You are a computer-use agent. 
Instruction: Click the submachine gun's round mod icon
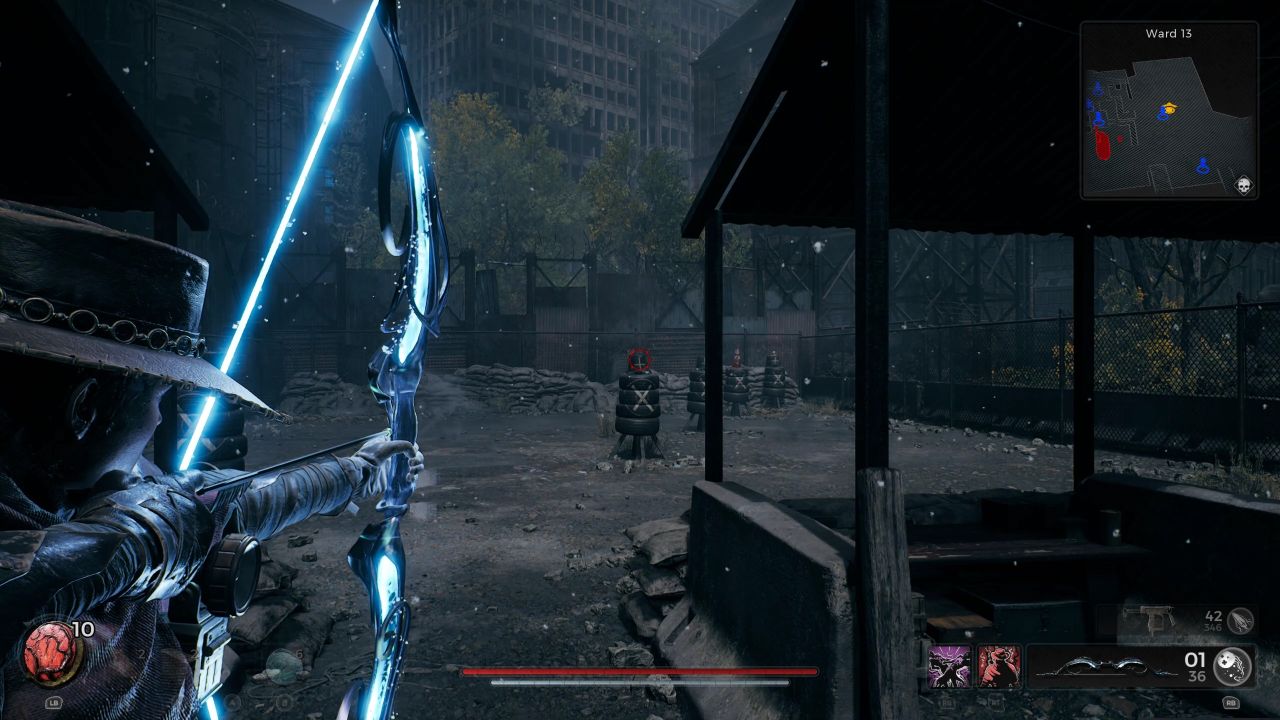1241,620
